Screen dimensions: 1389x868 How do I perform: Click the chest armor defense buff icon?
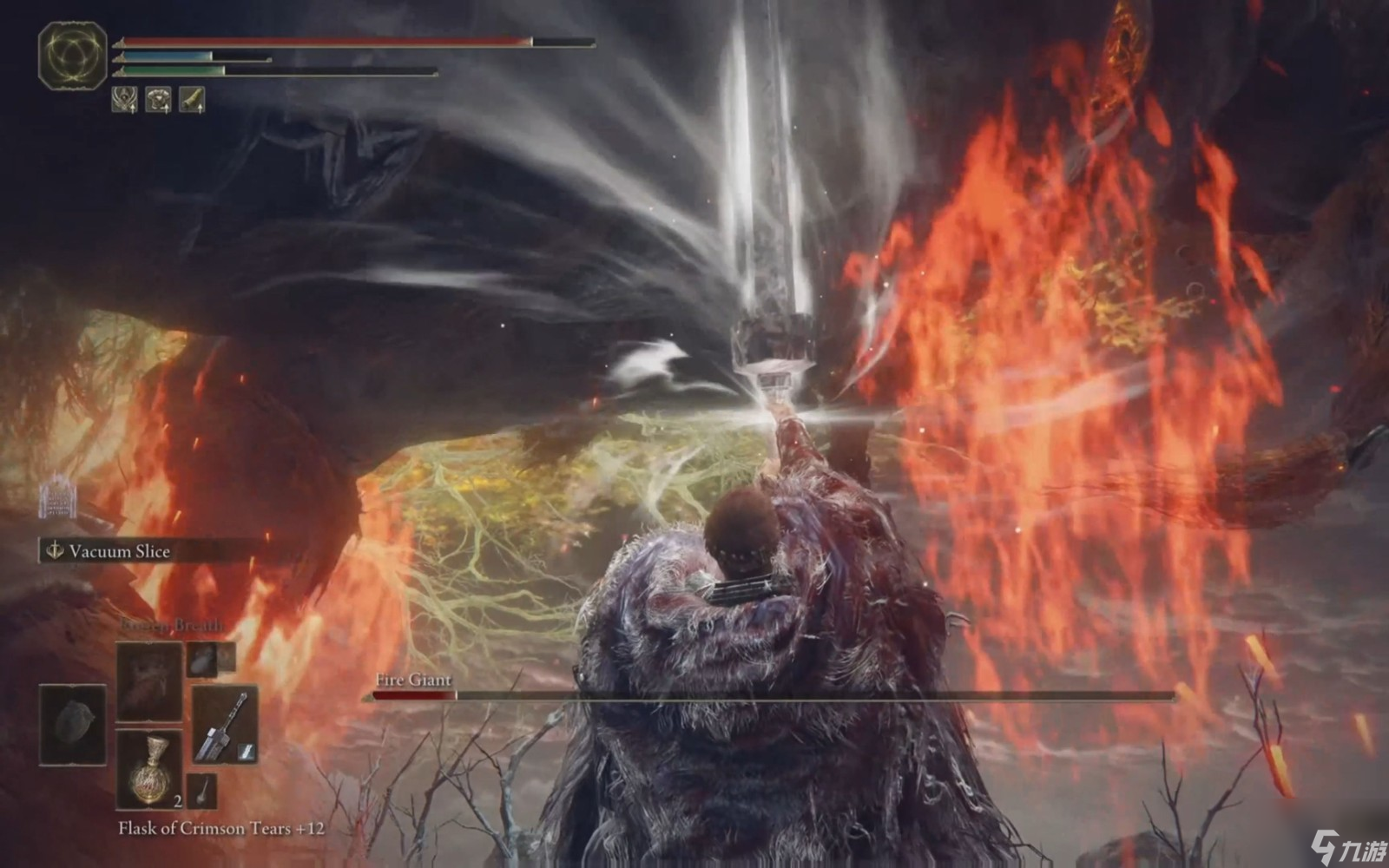tap(158, 100)
